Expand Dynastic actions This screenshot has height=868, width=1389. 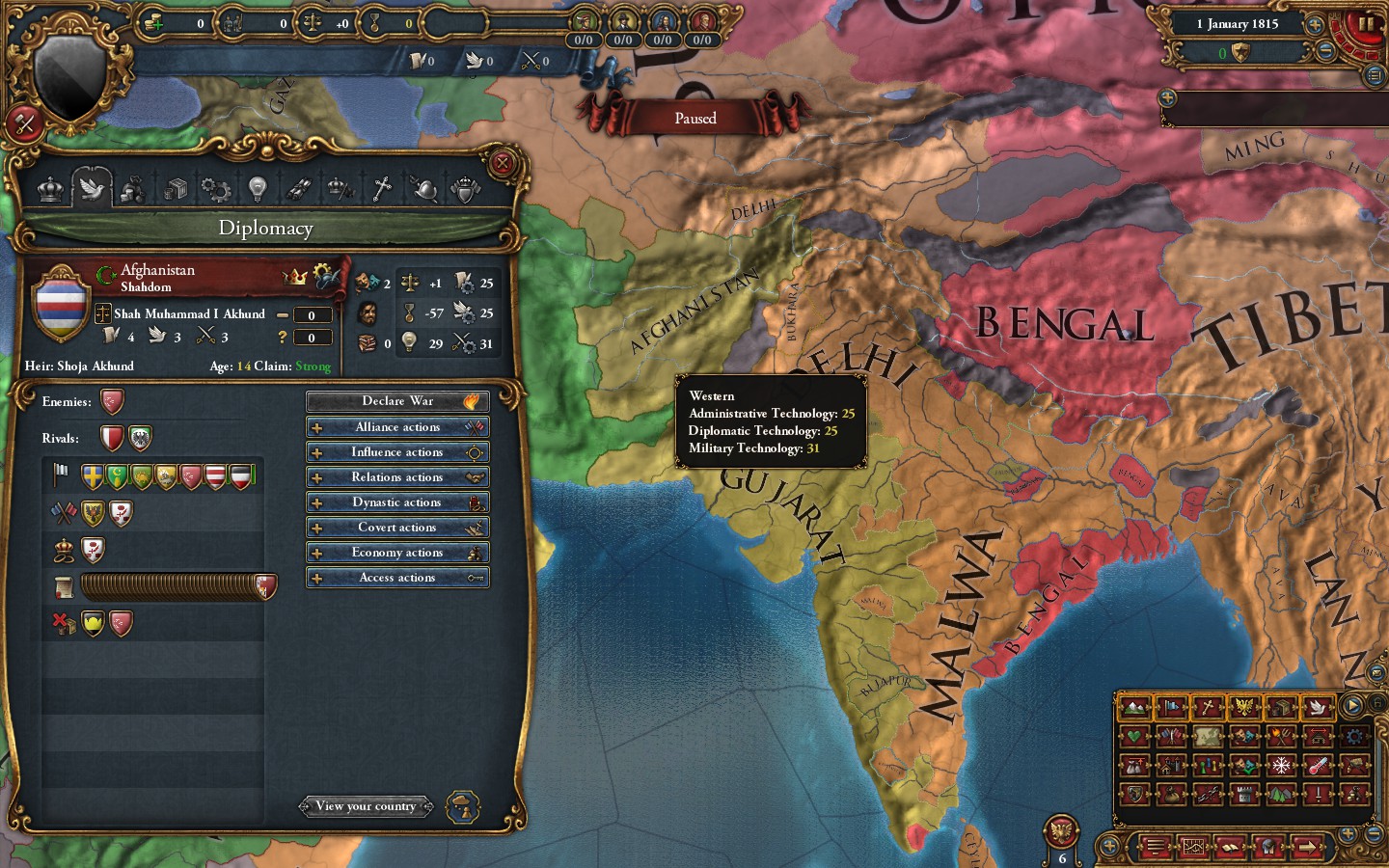pos(397,502)
